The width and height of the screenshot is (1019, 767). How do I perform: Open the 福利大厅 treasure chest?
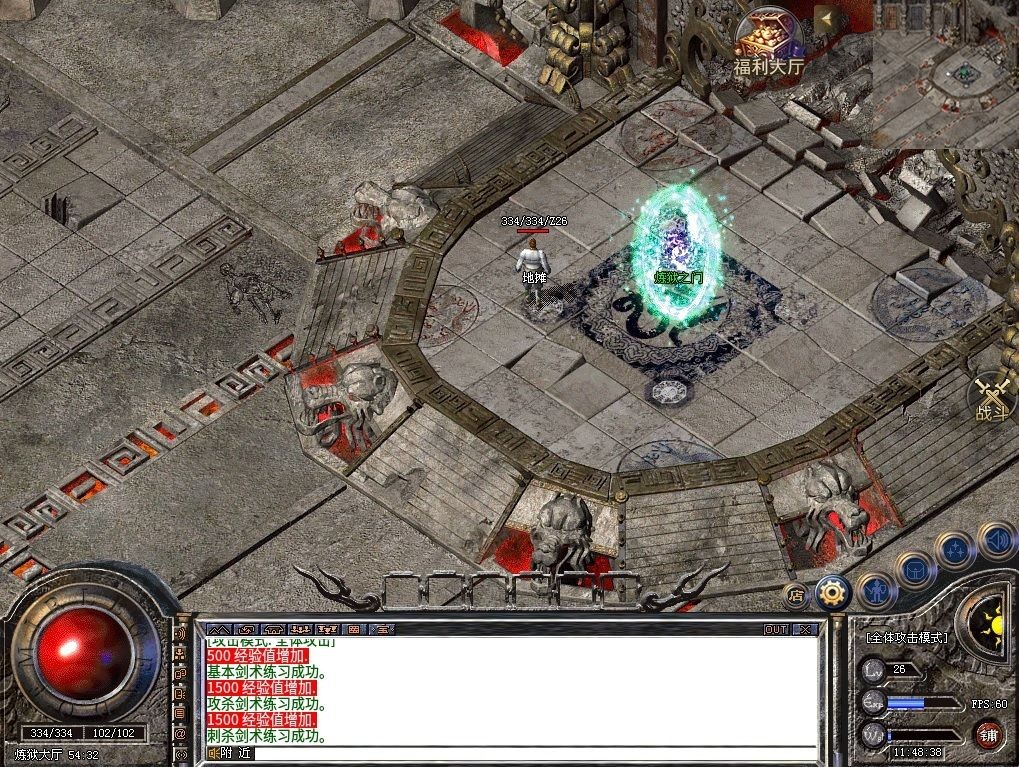768,38
